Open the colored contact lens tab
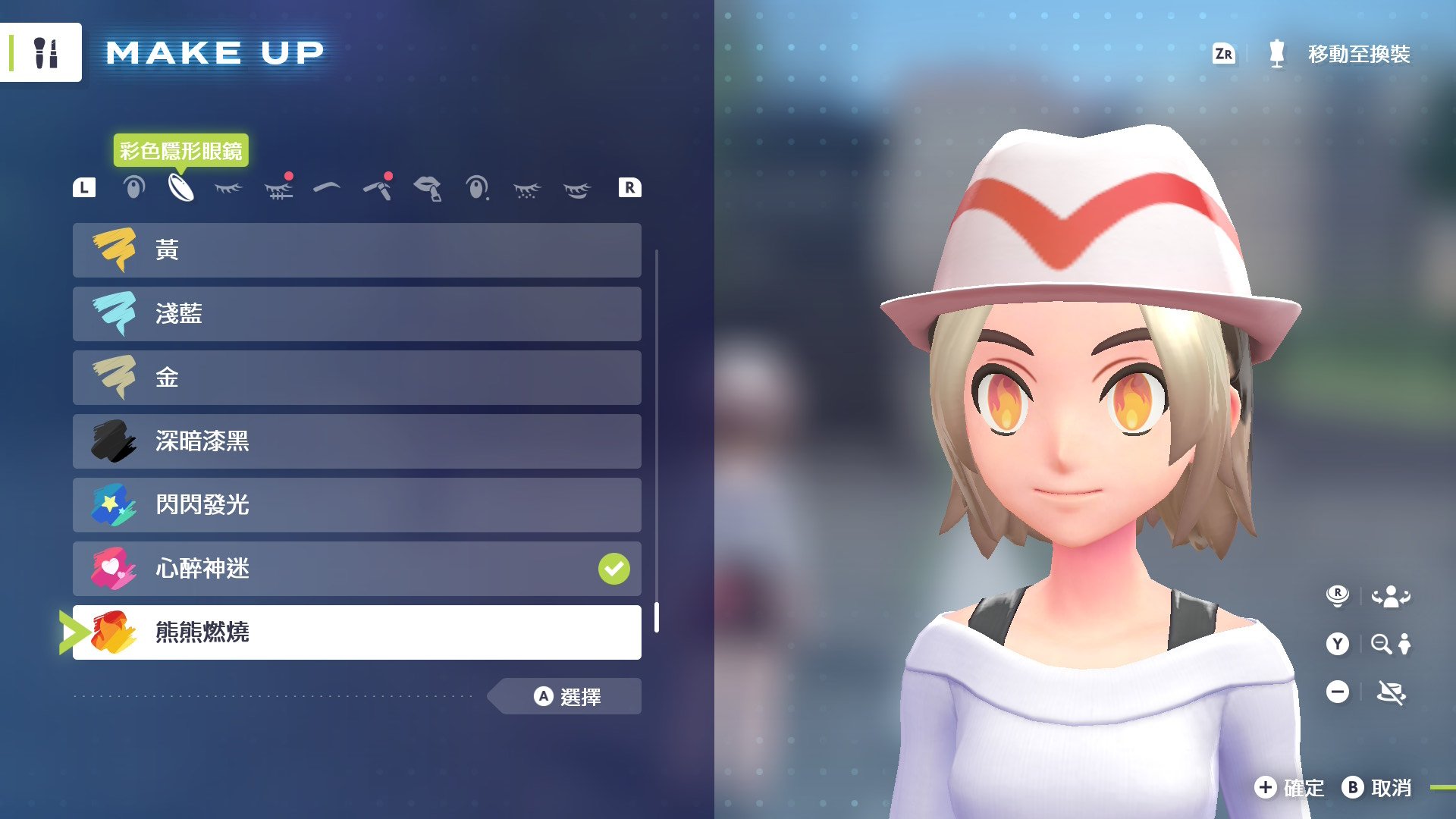Screen dimensions: 1456x819 (x=180, y=188)
